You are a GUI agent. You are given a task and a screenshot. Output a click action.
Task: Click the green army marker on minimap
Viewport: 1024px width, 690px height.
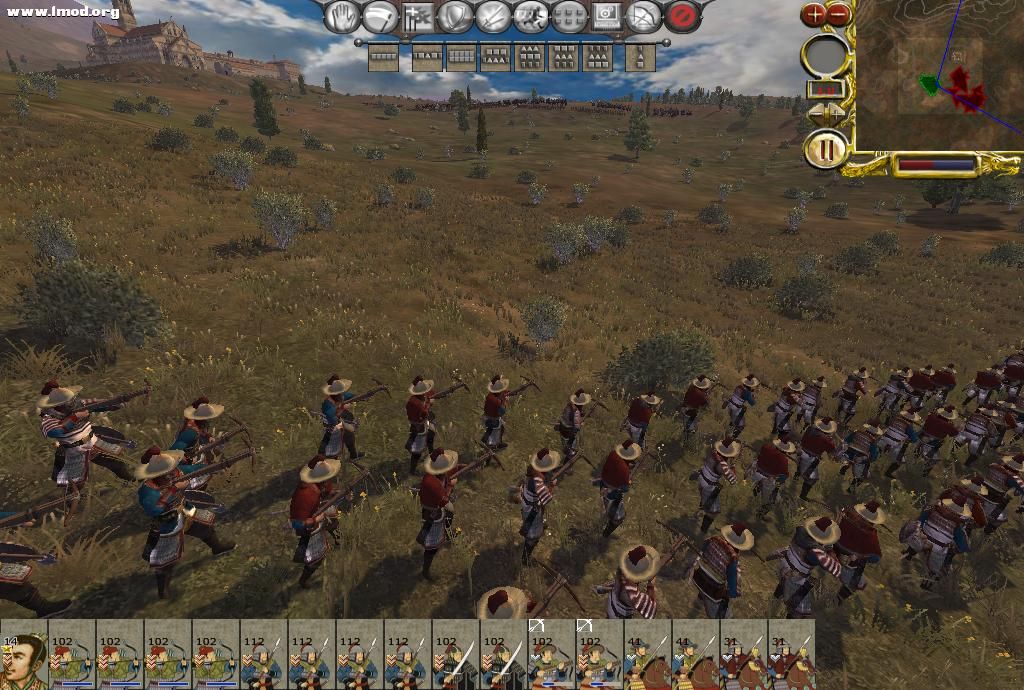coord(930,85)
